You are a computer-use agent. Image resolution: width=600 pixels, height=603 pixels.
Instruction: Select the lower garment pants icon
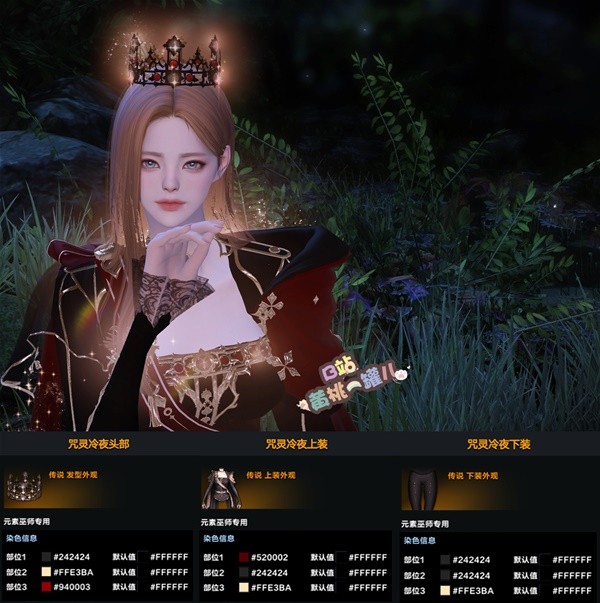pos(420,489)
